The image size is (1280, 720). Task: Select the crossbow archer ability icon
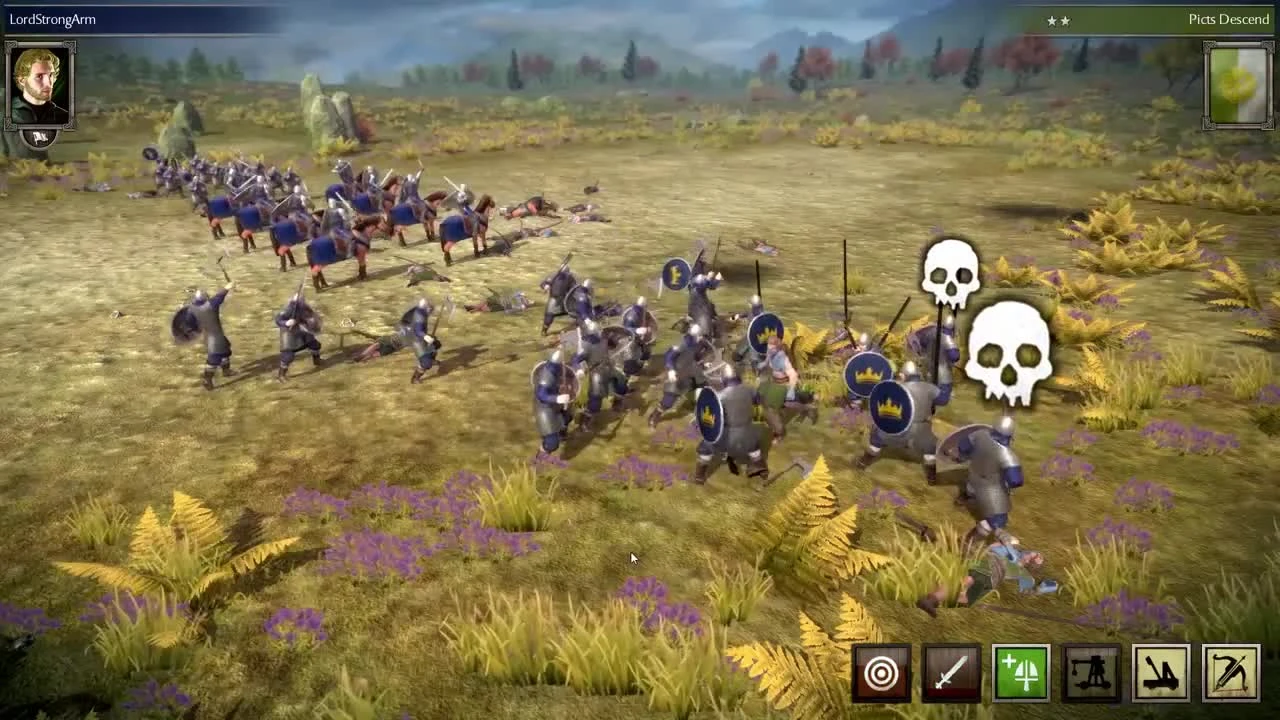1229,672
